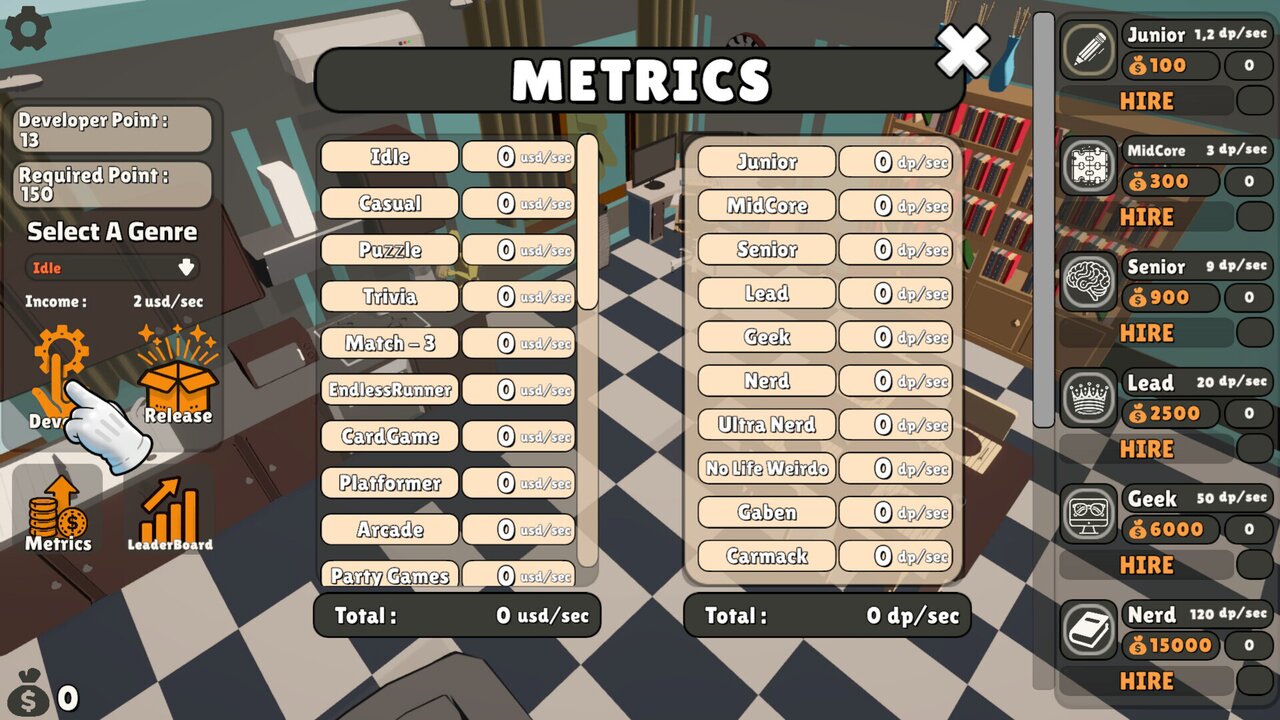This screenshot has height=720, width=1280.
Task: Click the Ultra Nerd developer row
Action: [766, 425]
